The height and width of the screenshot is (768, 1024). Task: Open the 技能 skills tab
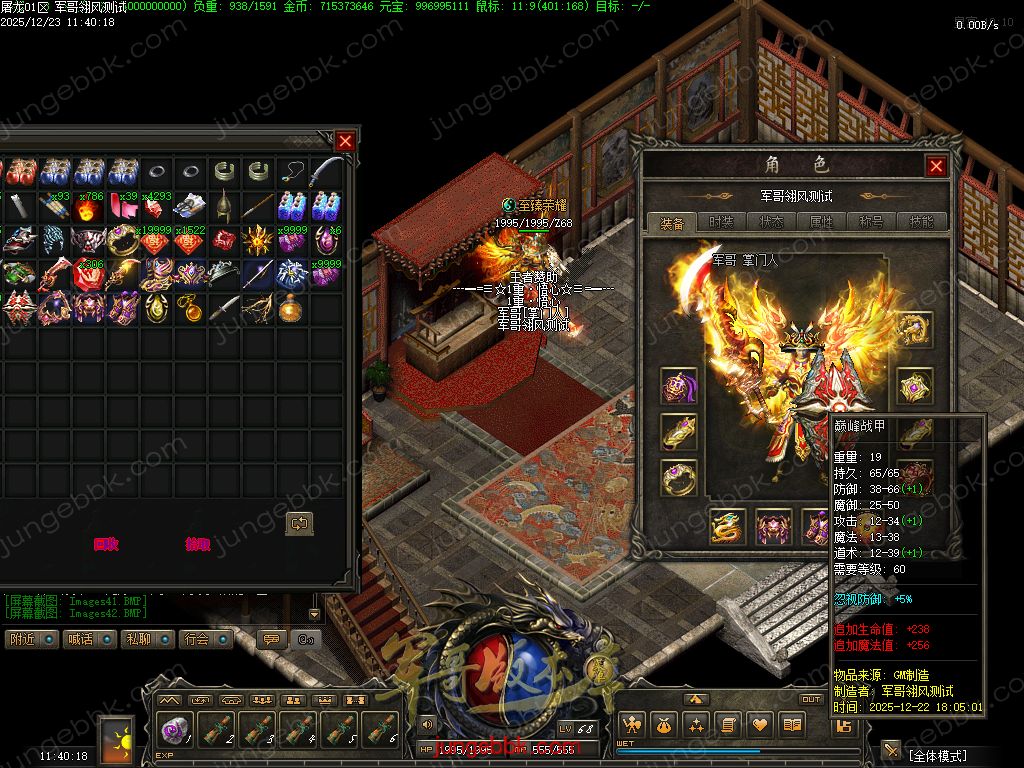pos(921,223)
